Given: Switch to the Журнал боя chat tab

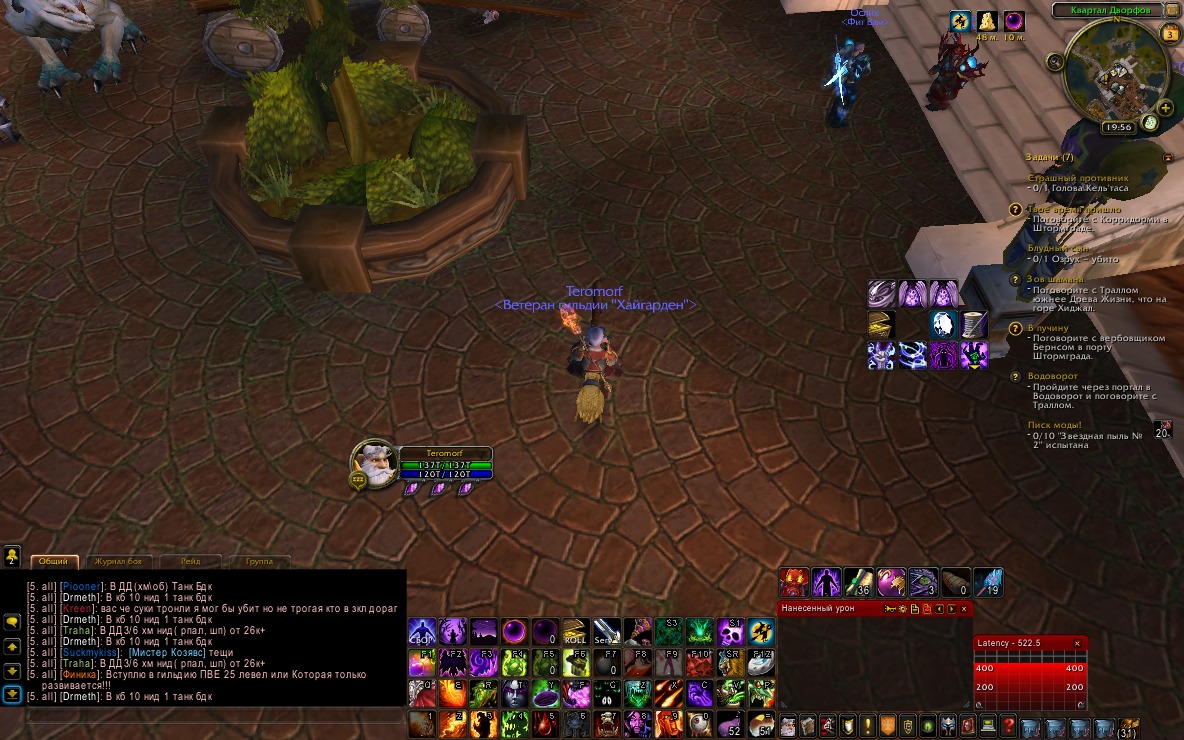Looking at the screenshot, I should [121, 562].
